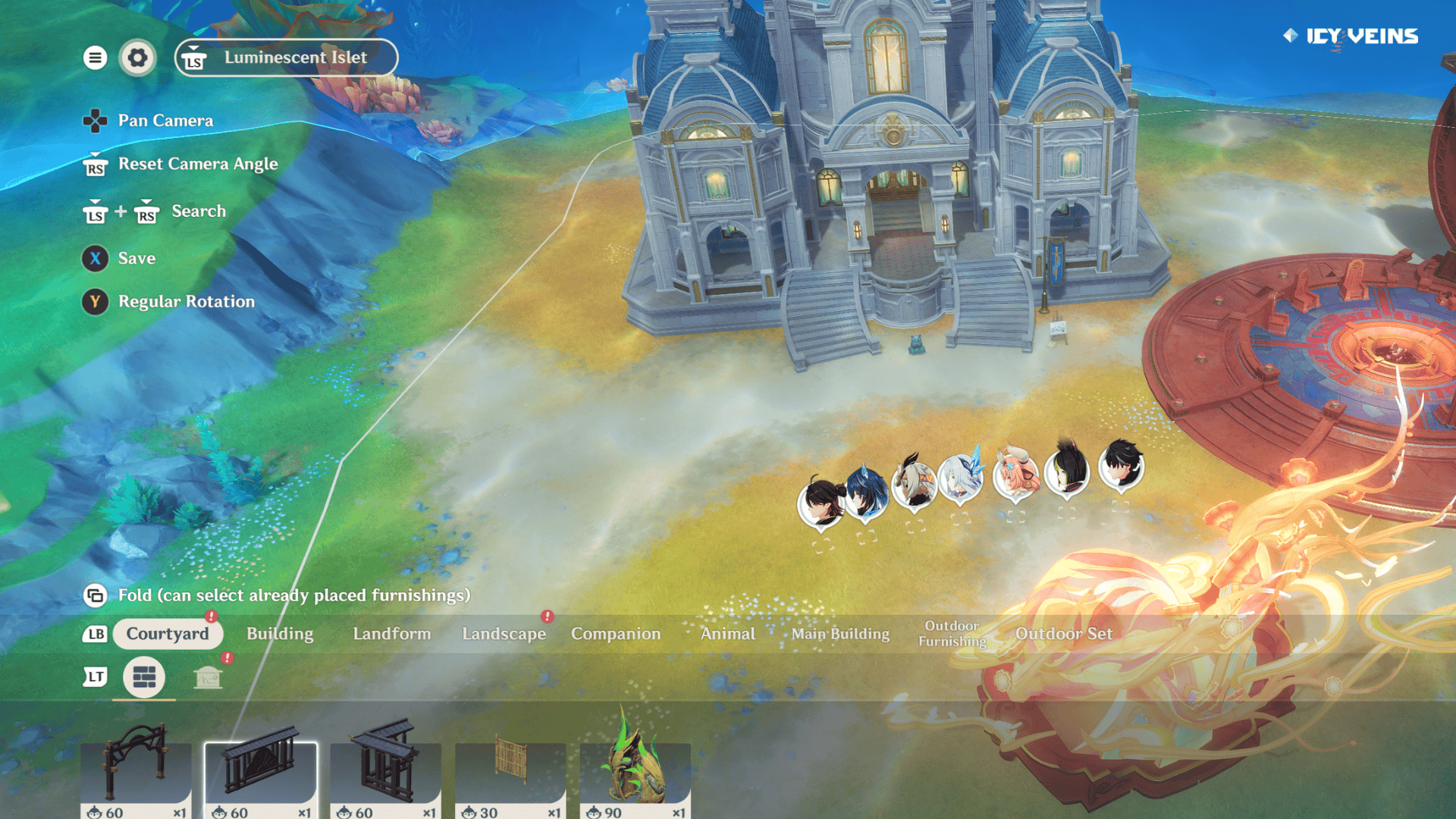Viewport: 1456px width, 819px height.
Task: Switch to the Courtyard tab
Action: pyautogui.click(x=168, y=634)
